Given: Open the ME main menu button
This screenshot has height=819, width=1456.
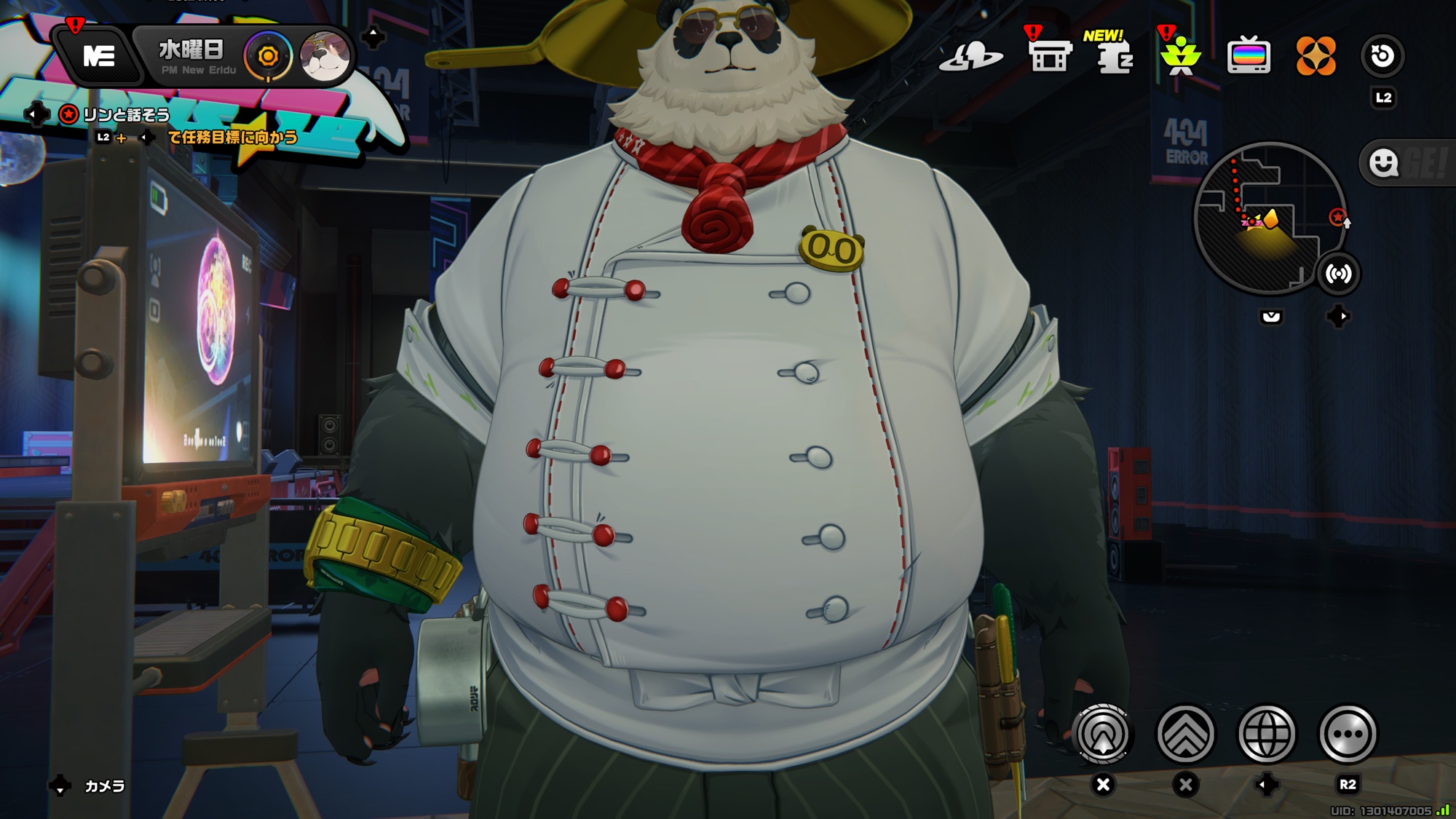Looking at the screenshot, I should 99,56.
